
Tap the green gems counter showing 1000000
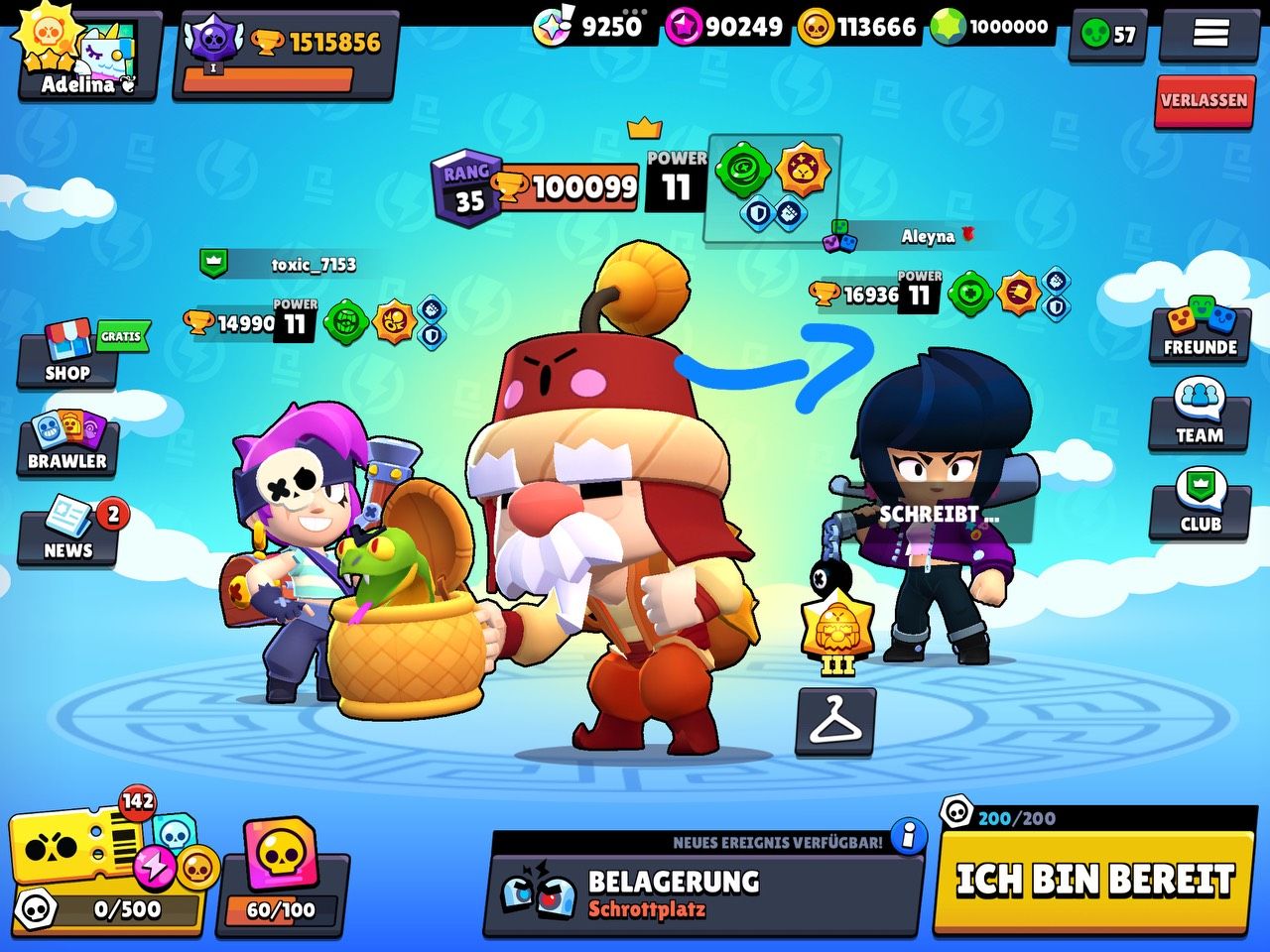[x=994, y=27]
